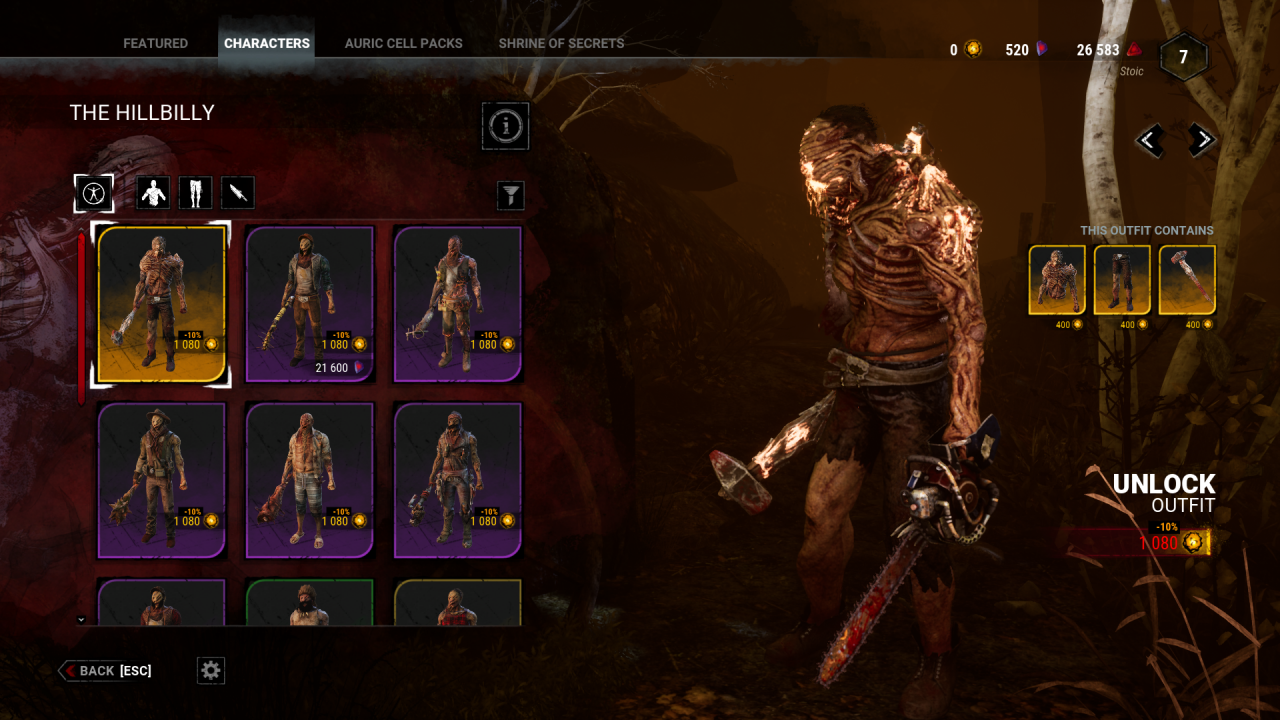1280x720 pixels.
Task: Select the full outfit category icon
Action: point(94,192)
